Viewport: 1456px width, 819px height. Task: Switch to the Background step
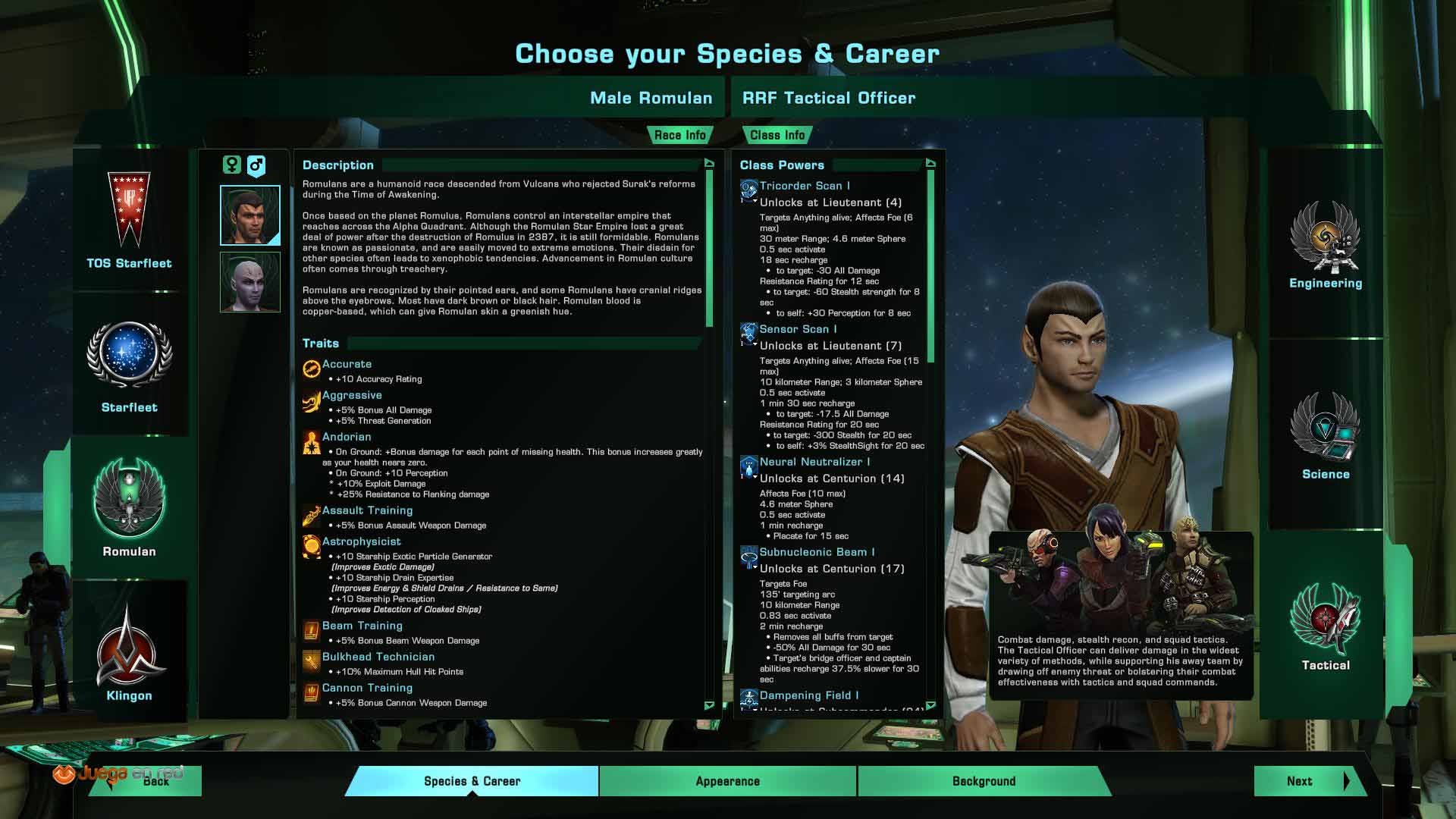[984, 781]
